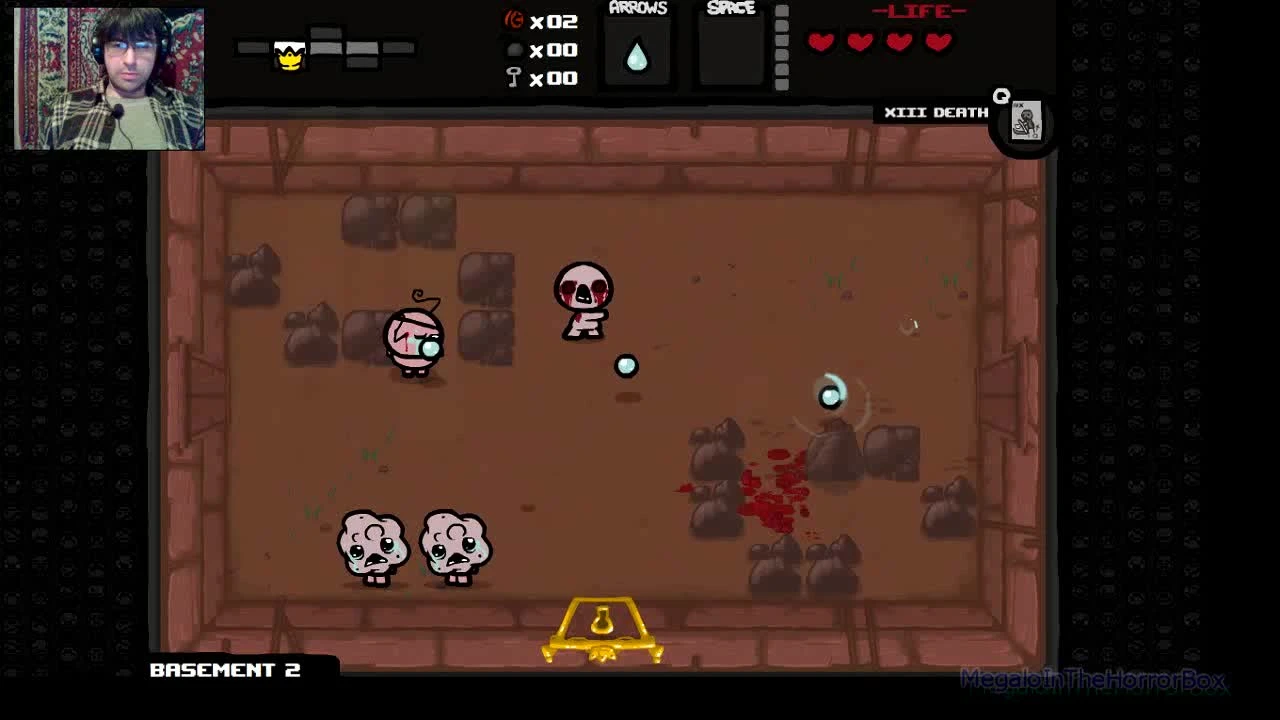Click the top segment of the charge bar
Image resolution: width=1280 pixels, height=720 pixels.
pos(781,12)
